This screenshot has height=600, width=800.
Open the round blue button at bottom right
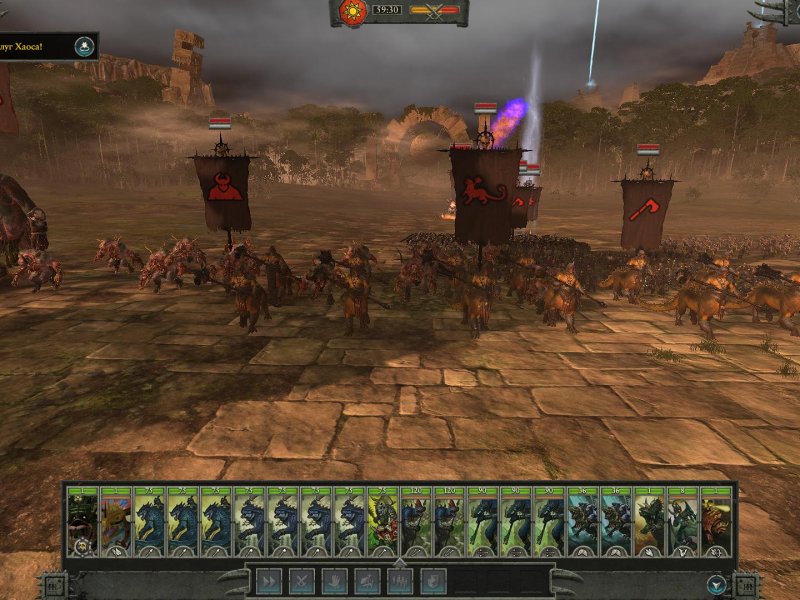tap(716, 584)
